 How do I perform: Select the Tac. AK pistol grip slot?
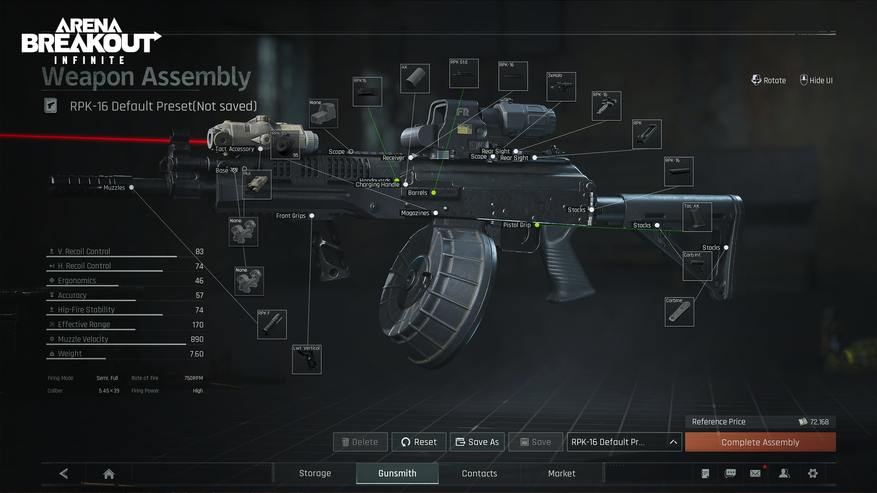[697, 217]
